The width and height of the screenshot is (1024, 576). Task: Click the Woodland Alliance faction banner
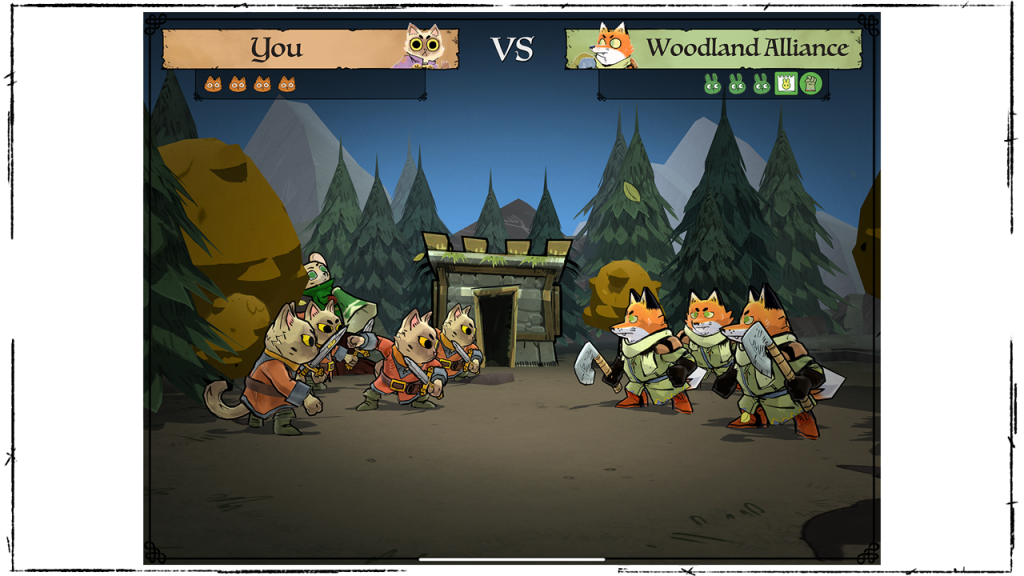tap(745, 48)
